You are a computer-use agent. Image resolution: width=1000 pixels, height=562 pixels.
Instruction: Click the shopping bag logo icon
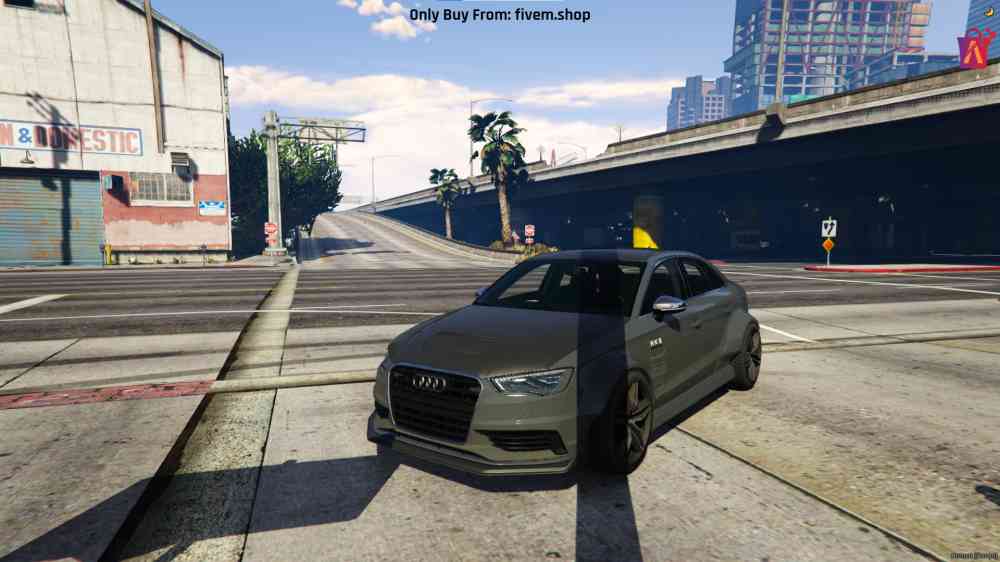(x=975, y=47)
